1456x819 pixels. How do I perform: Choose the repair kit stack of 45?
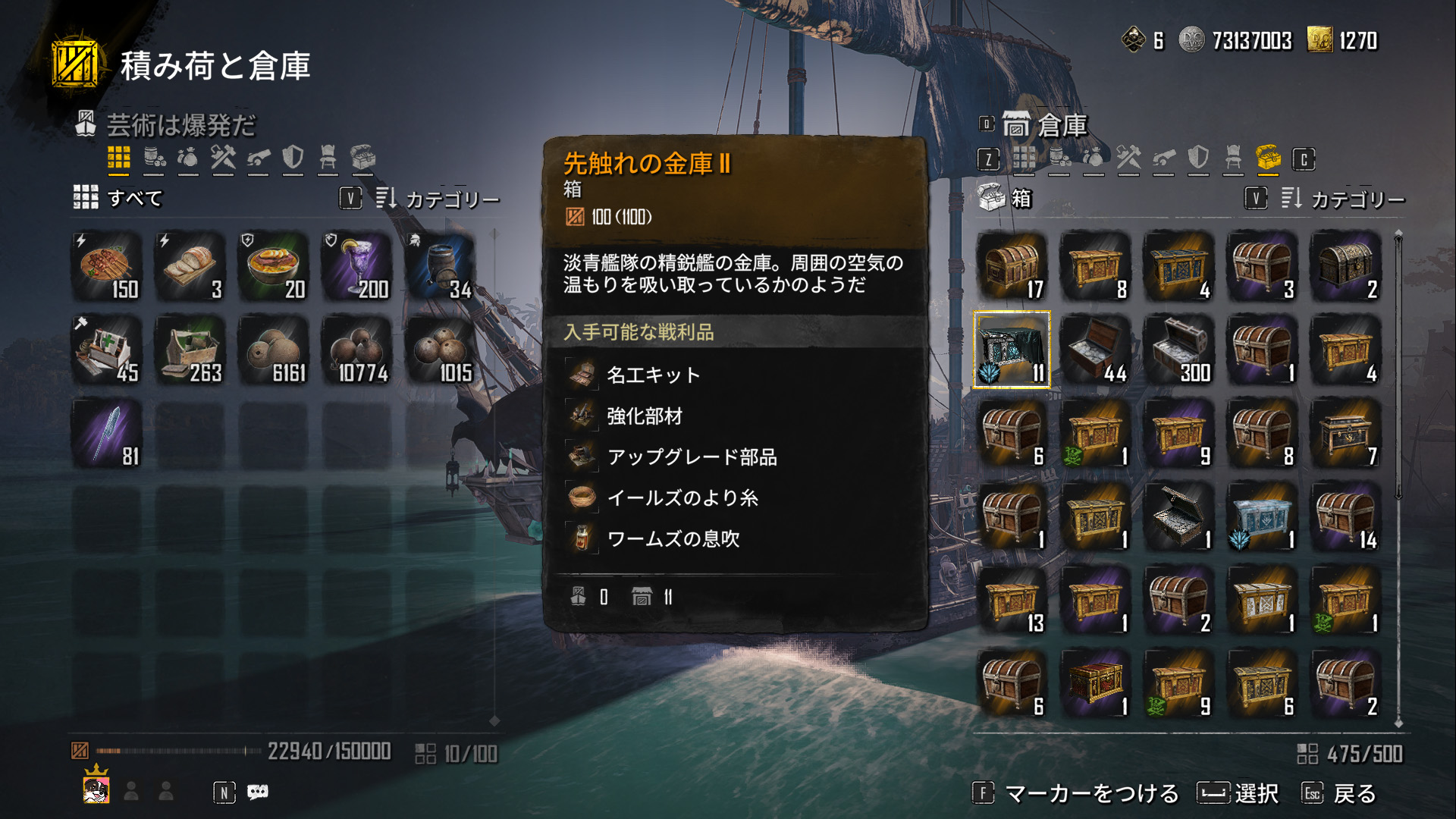(x=107, y=350)
